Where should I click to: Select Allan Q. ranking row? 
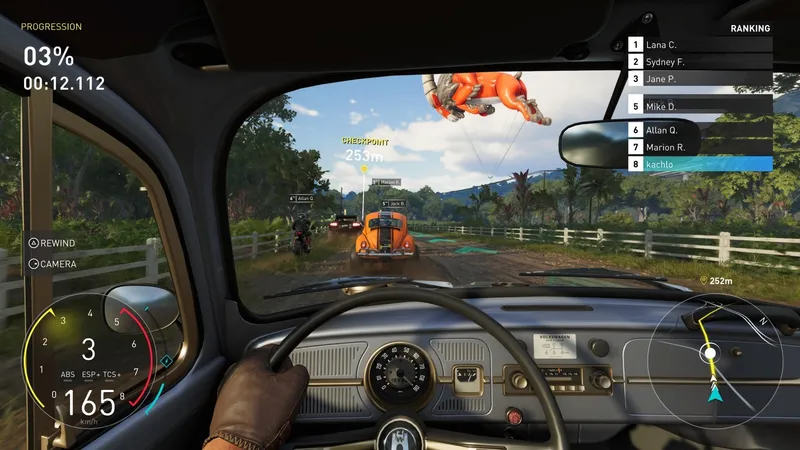pyautogui.click(x=700, y=130)
